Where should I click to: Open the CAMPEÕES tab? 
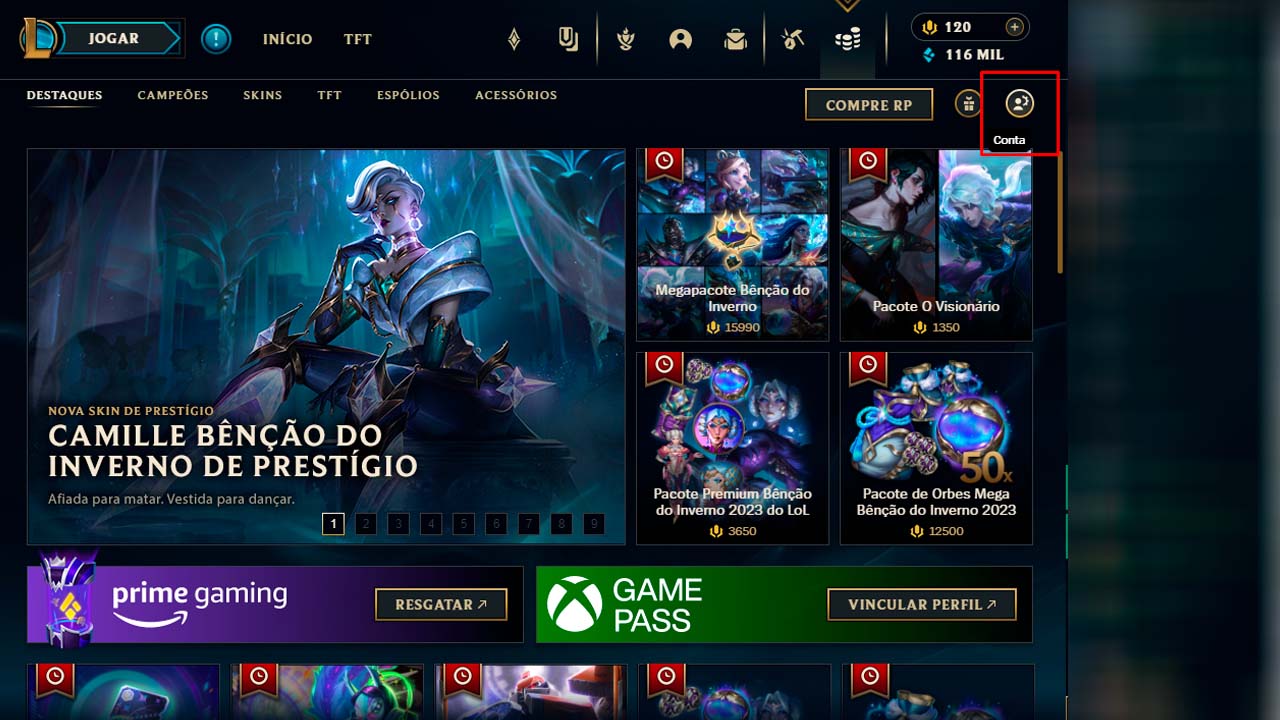click(x=172, y=95)
